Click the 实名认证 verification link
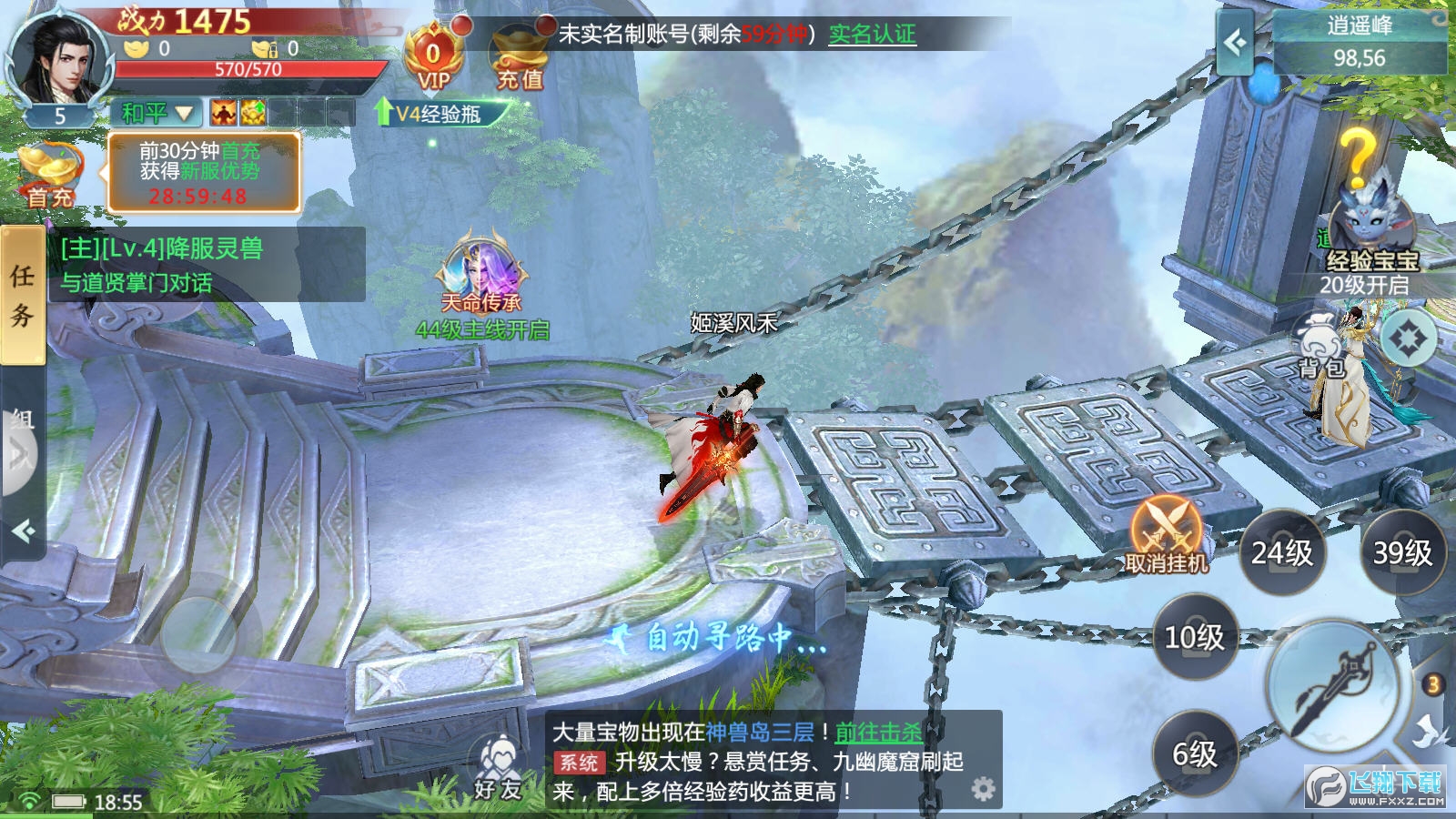The height and width of the screenshot is (819, 1456). [x=872, y=35]
